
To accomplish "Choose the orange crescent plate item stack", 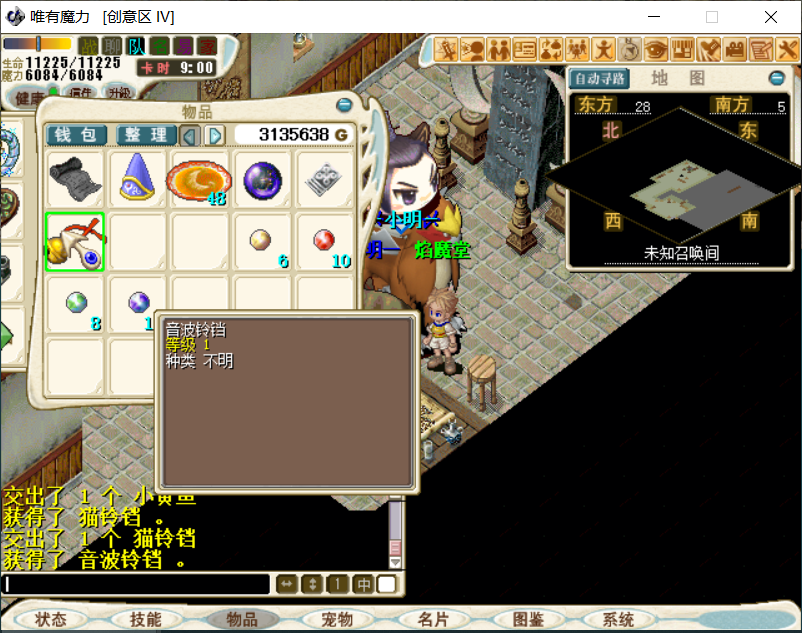I will pyautogui.click(x=199, y=180).
